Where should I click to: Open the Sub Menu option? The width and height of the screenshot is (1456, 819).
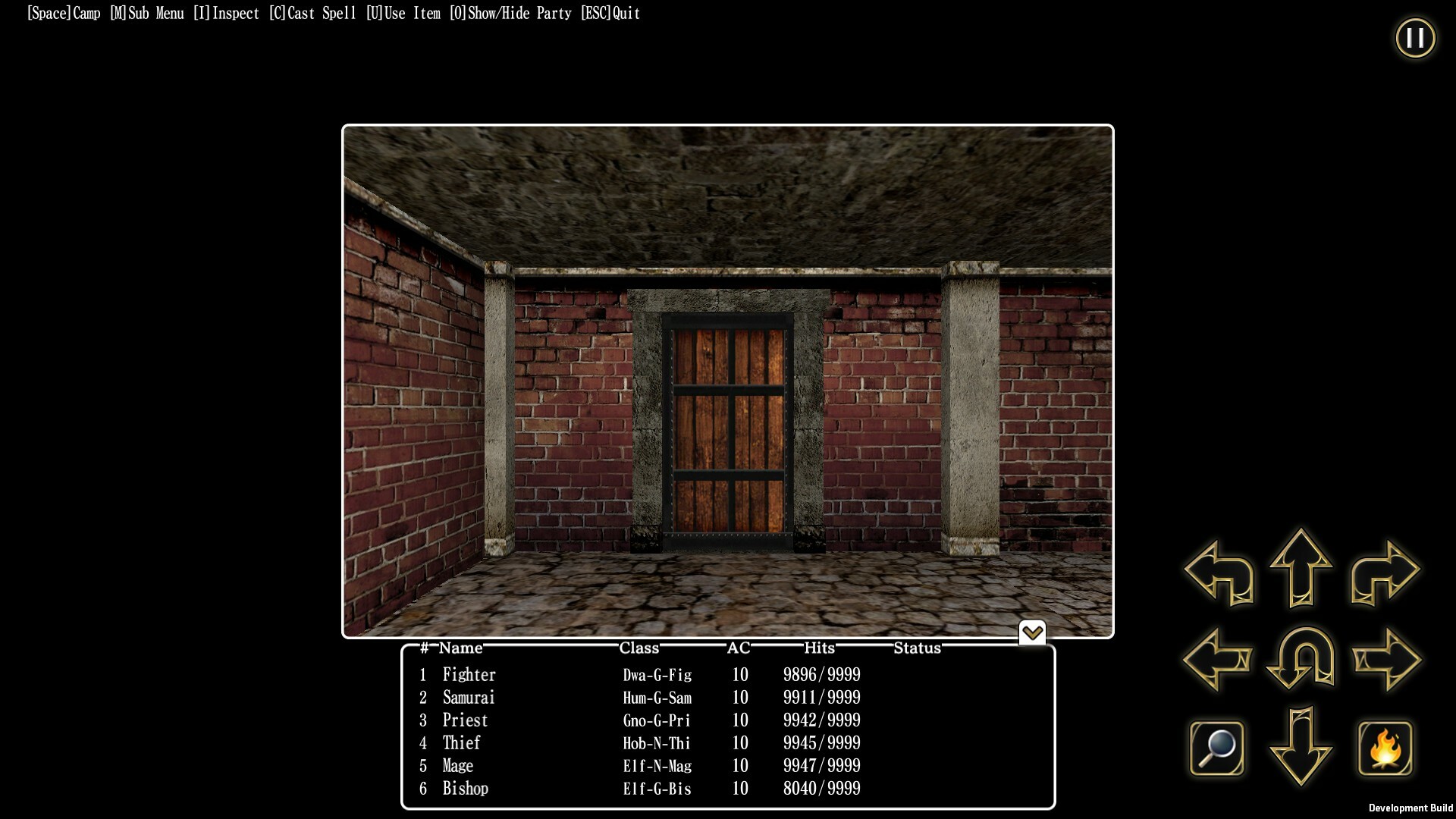(x=146, y=13)
